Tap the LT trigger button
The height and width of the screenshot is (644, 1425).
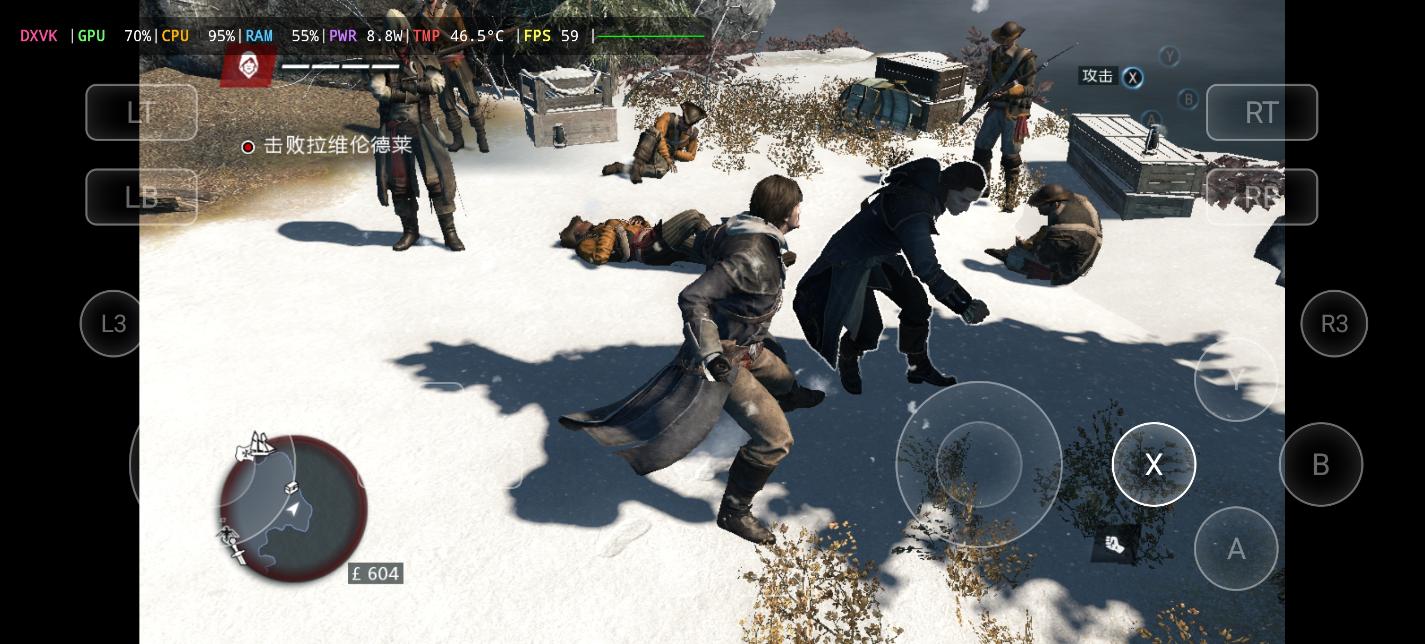coord(141,112)
